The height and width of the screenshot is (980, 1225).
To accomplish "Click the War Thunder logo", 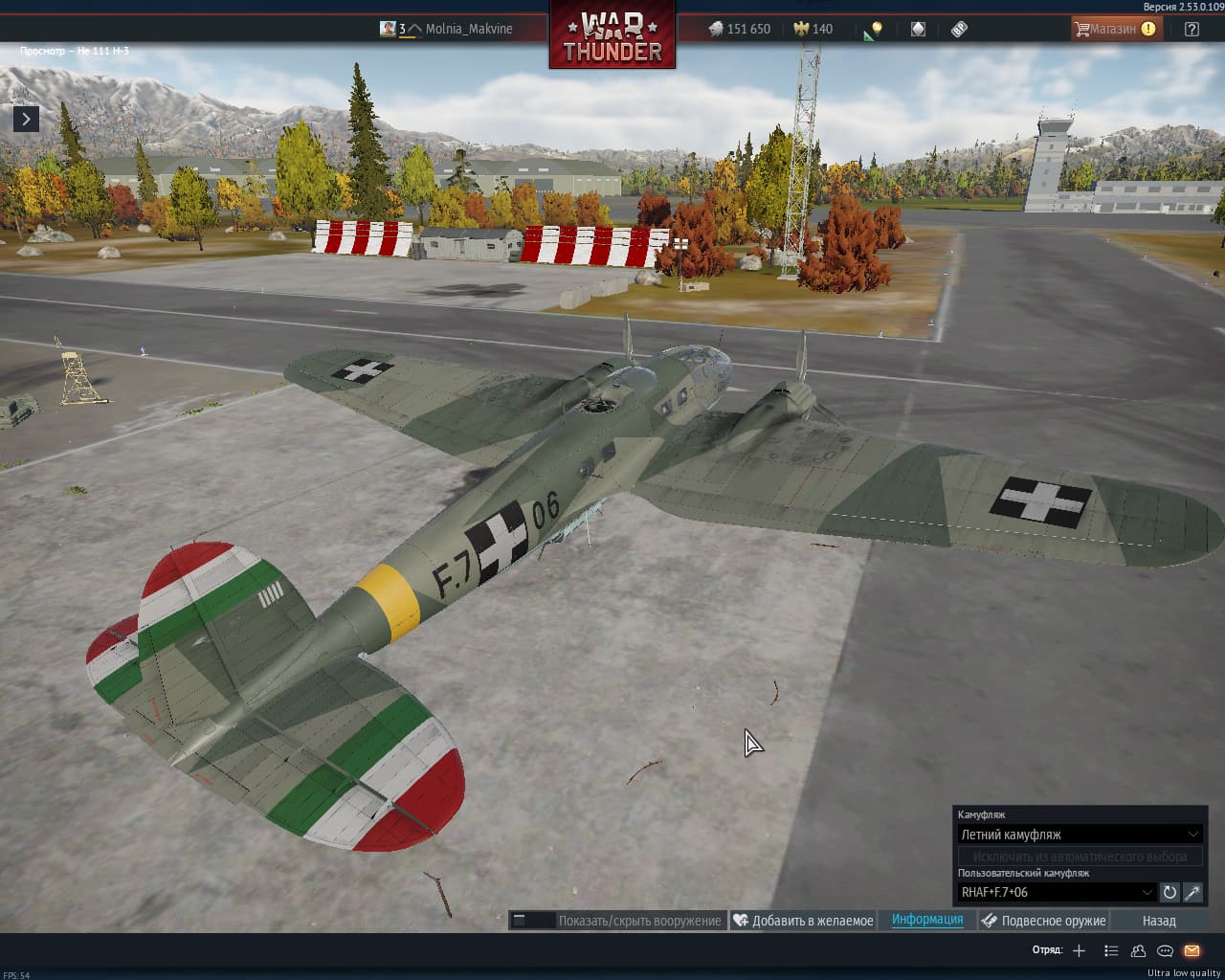I will tap(612, 36).
